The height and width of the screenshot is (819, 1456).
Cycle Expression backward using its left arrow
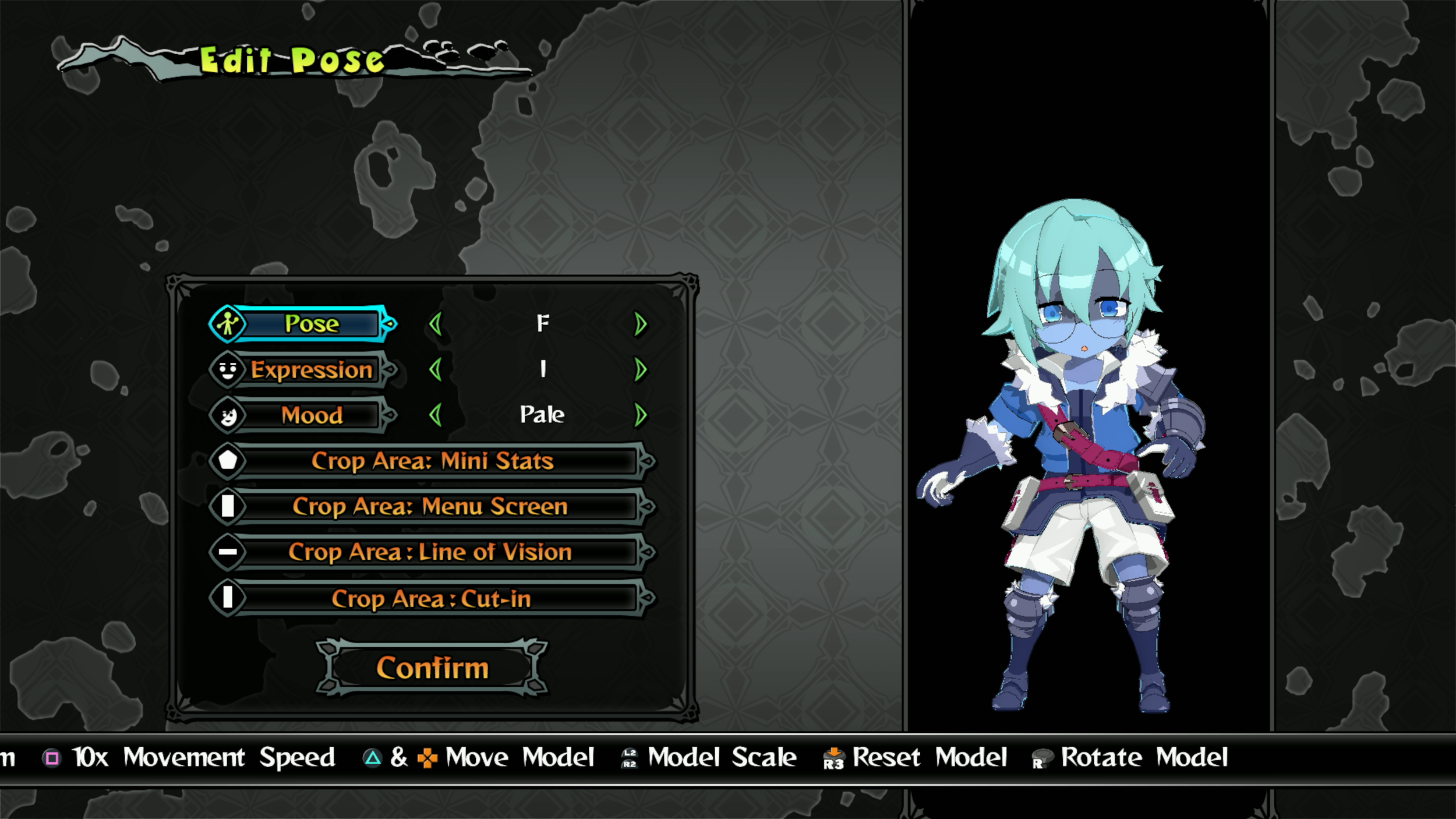tap(435, 369)
